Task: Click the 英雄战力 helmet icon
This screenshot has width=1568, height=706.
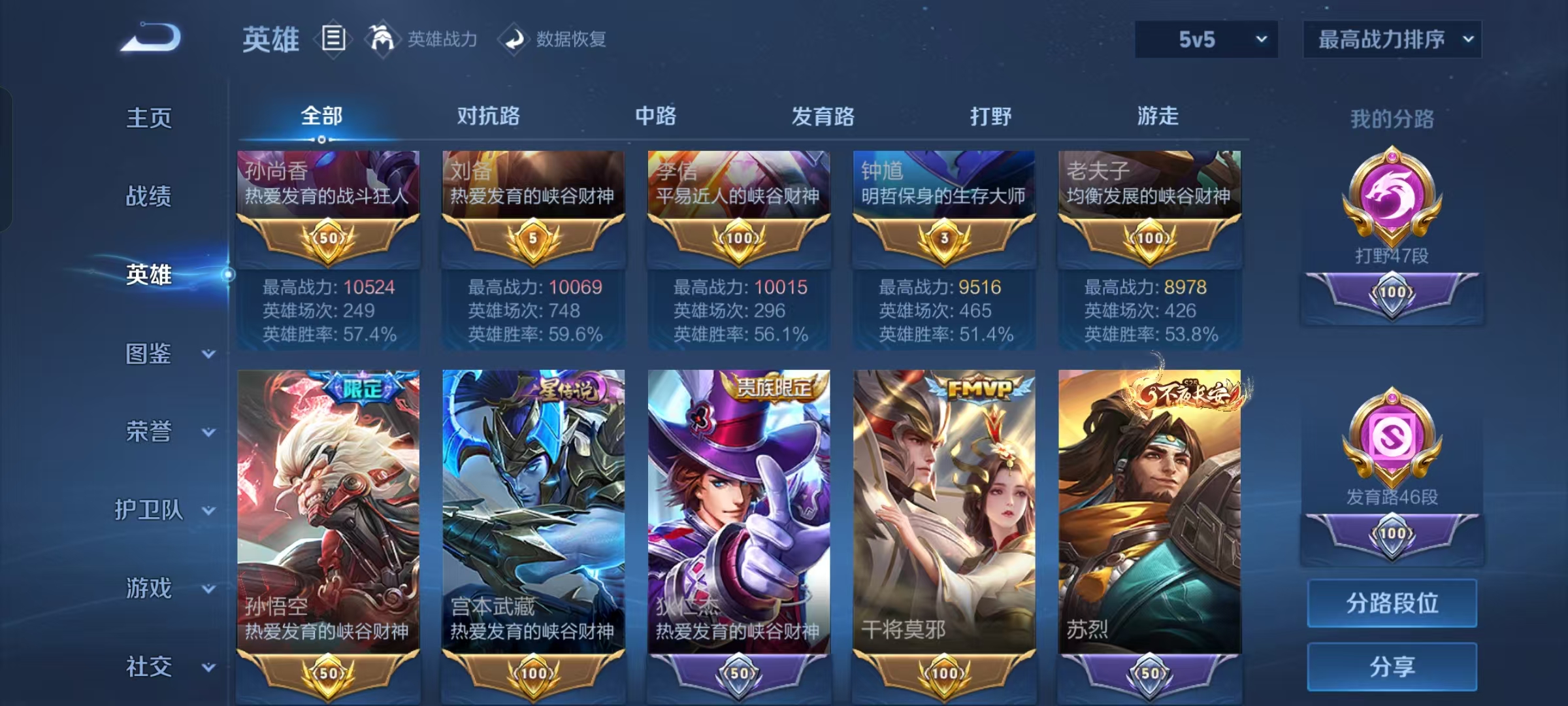Action: [x=383, y=38]
